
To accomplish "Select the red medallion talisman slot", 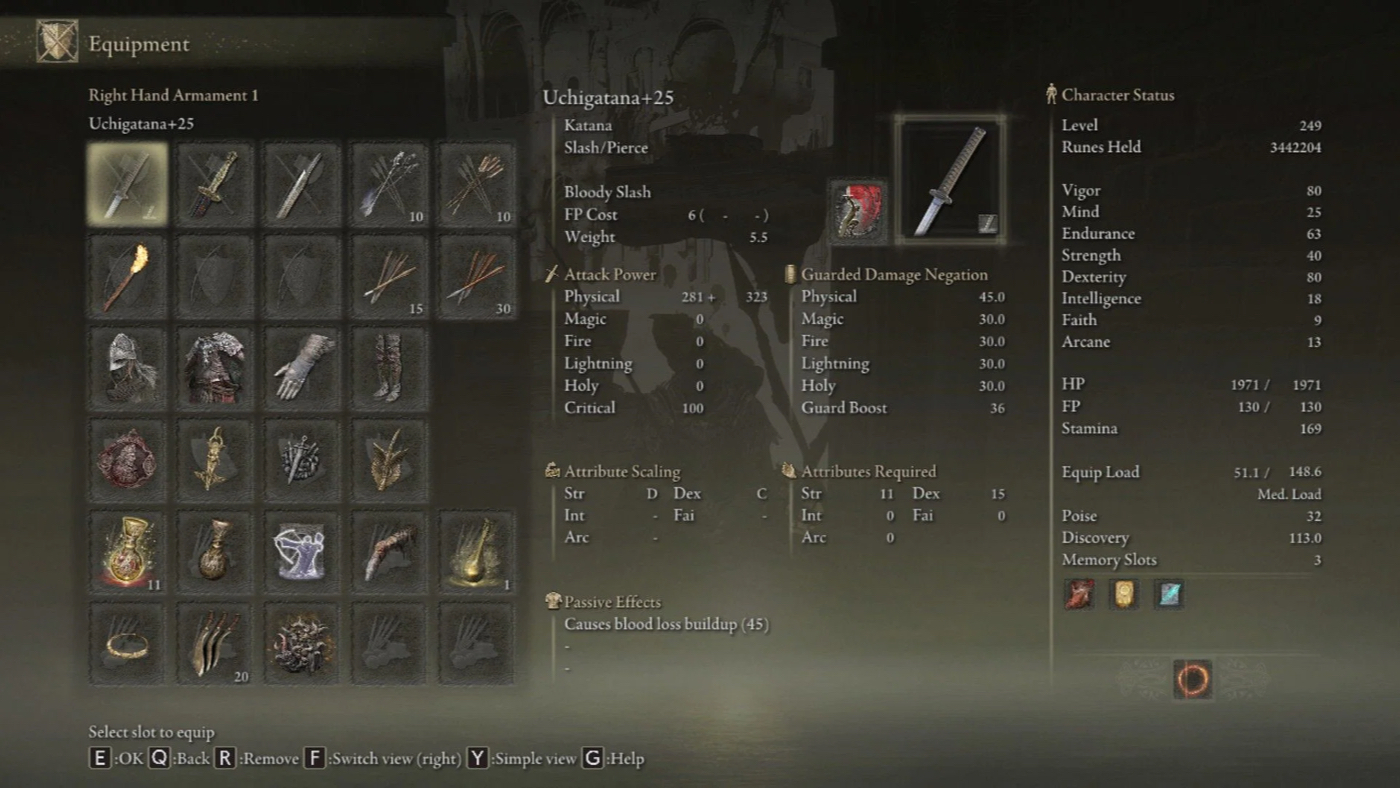I will click(x=127, y=460).
